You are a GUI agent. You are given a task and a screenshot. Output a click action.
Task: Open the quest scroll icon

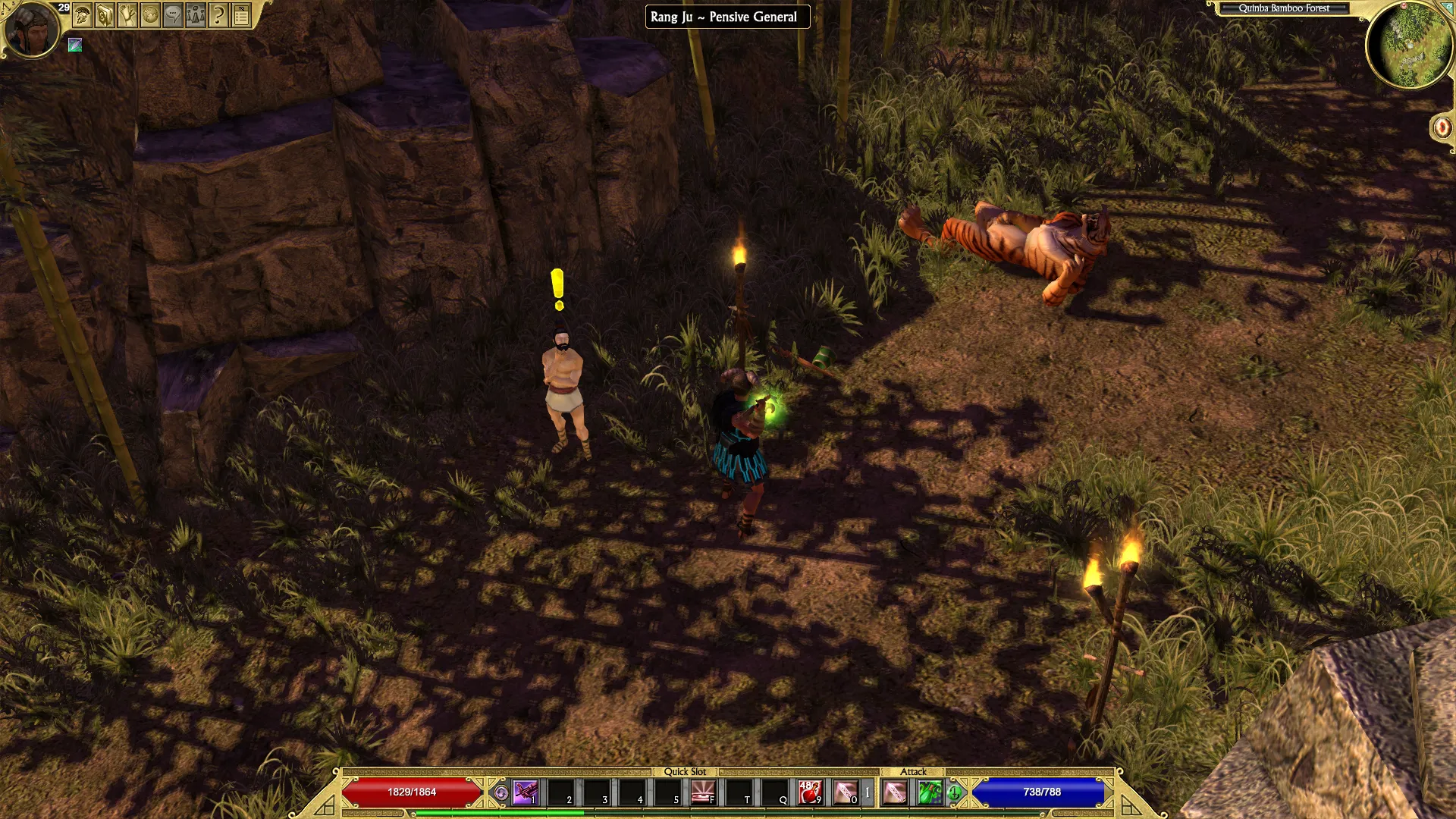127,14
